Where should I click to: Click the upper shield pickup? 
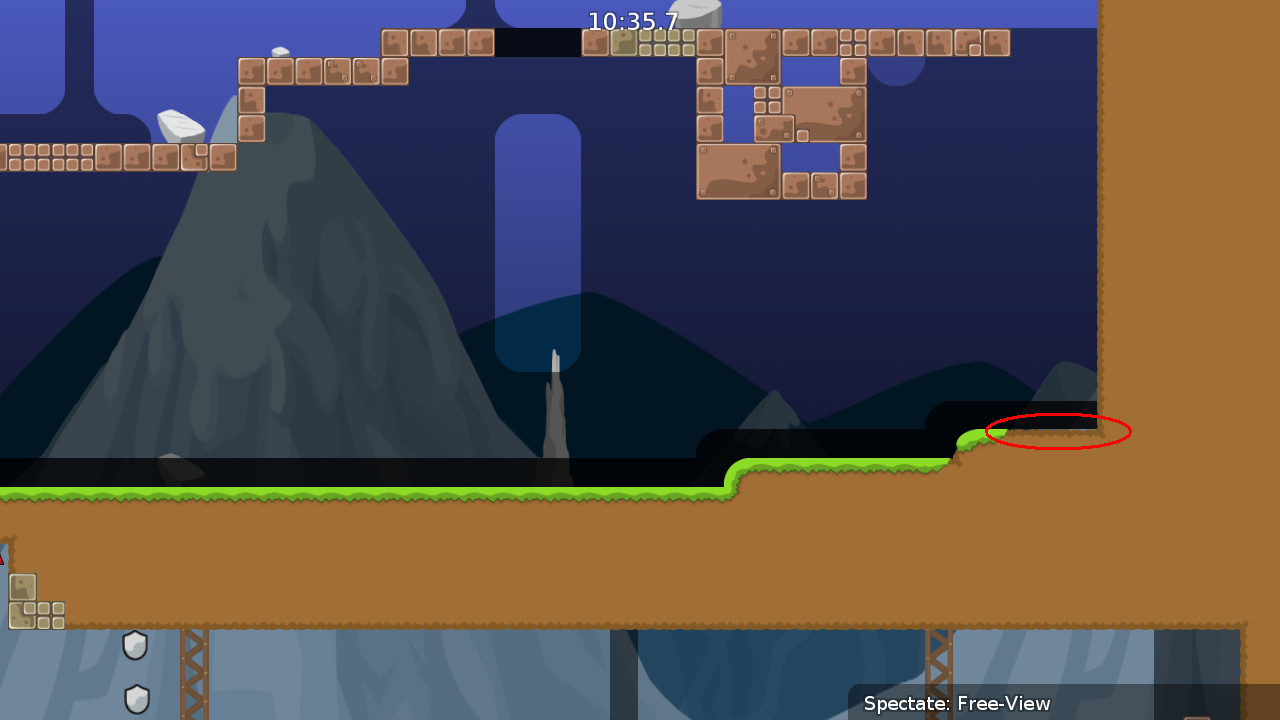pos(135,645)
